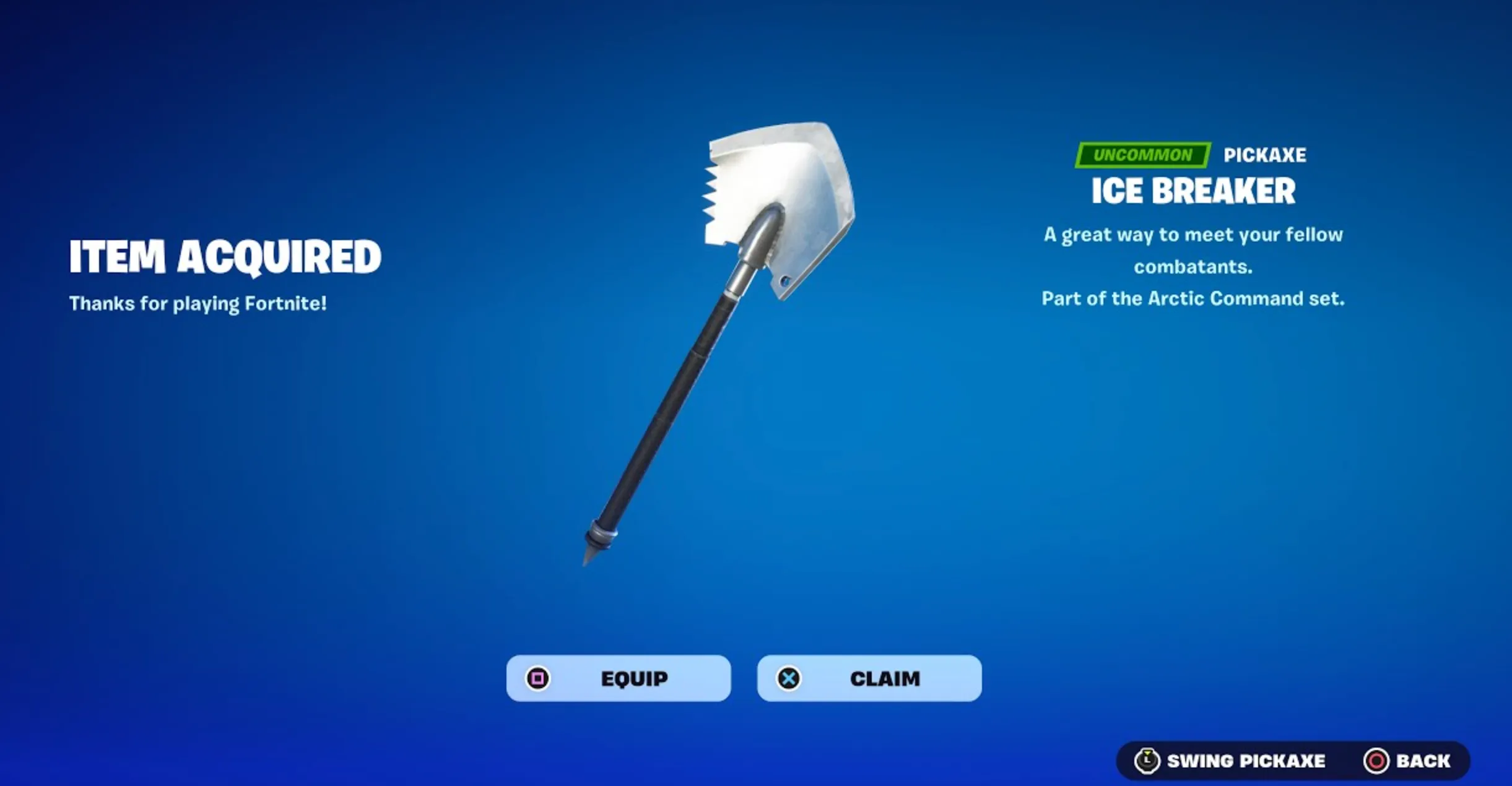
Task: Click the Thanks for playing Fortnite message
Action: (x=198, y=303)
